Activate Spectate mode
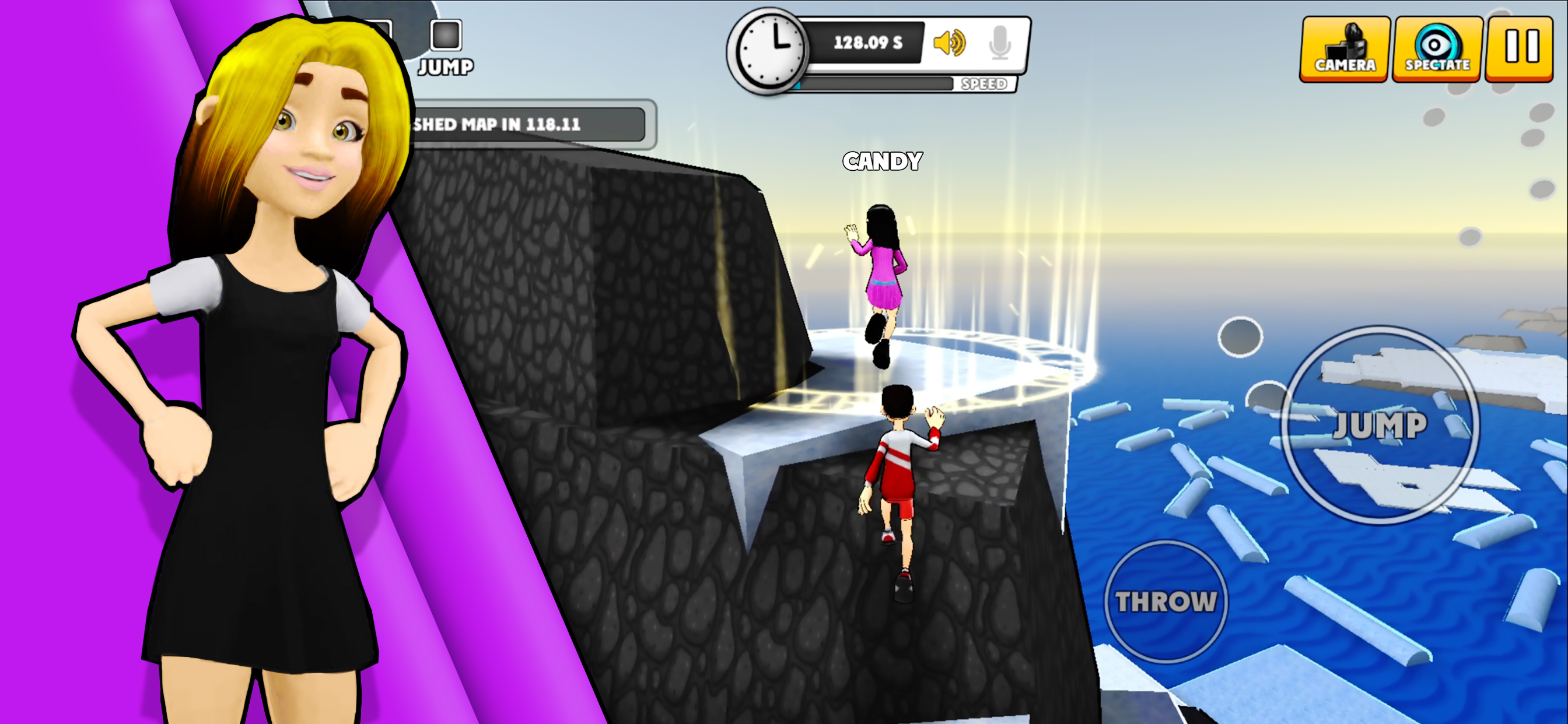Screen dimensions: 1568x724 [1437, 48]
